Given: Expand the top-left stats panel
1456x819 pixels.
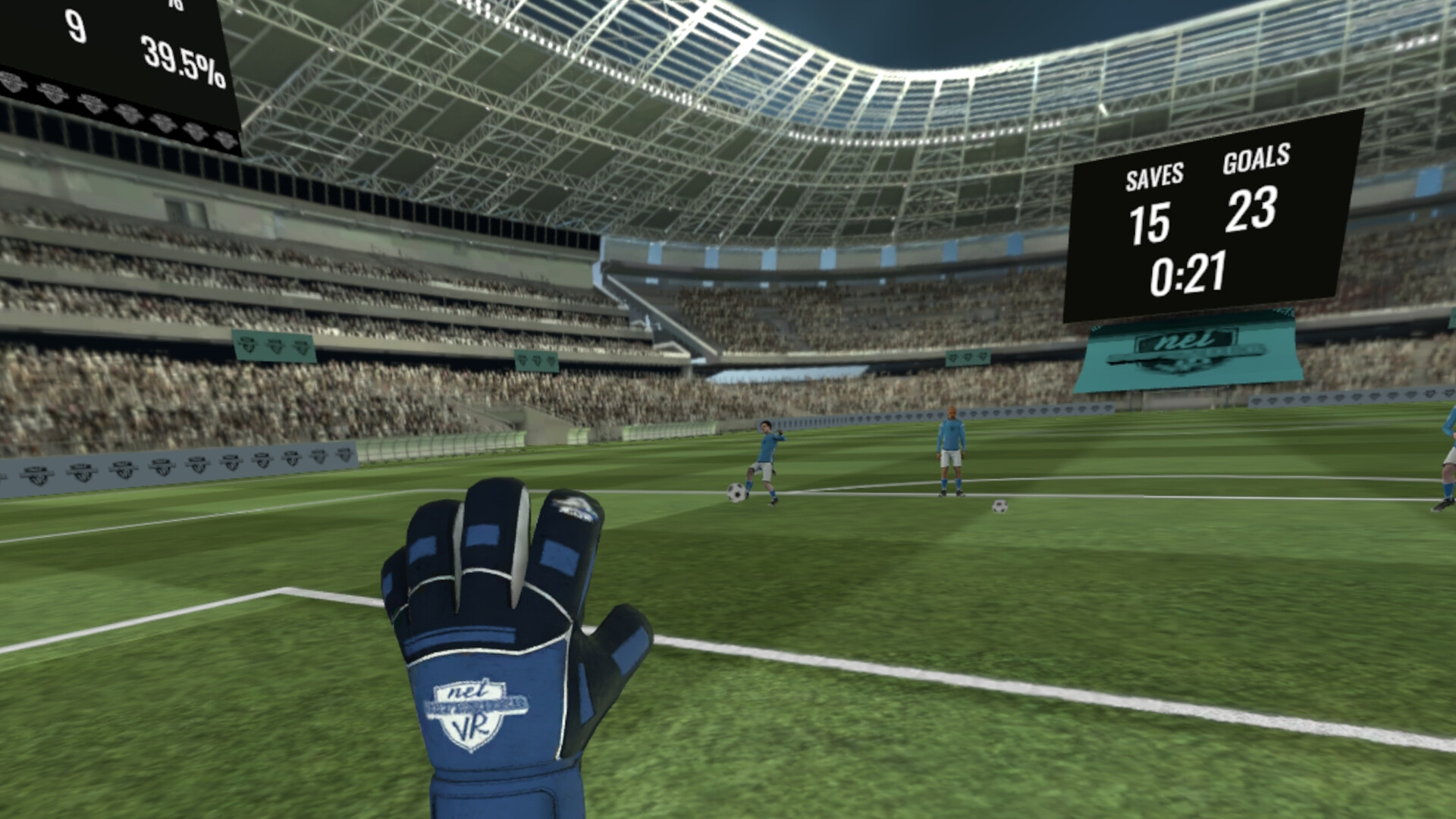Looking at the screenshot, I should [x=114, y=53].
